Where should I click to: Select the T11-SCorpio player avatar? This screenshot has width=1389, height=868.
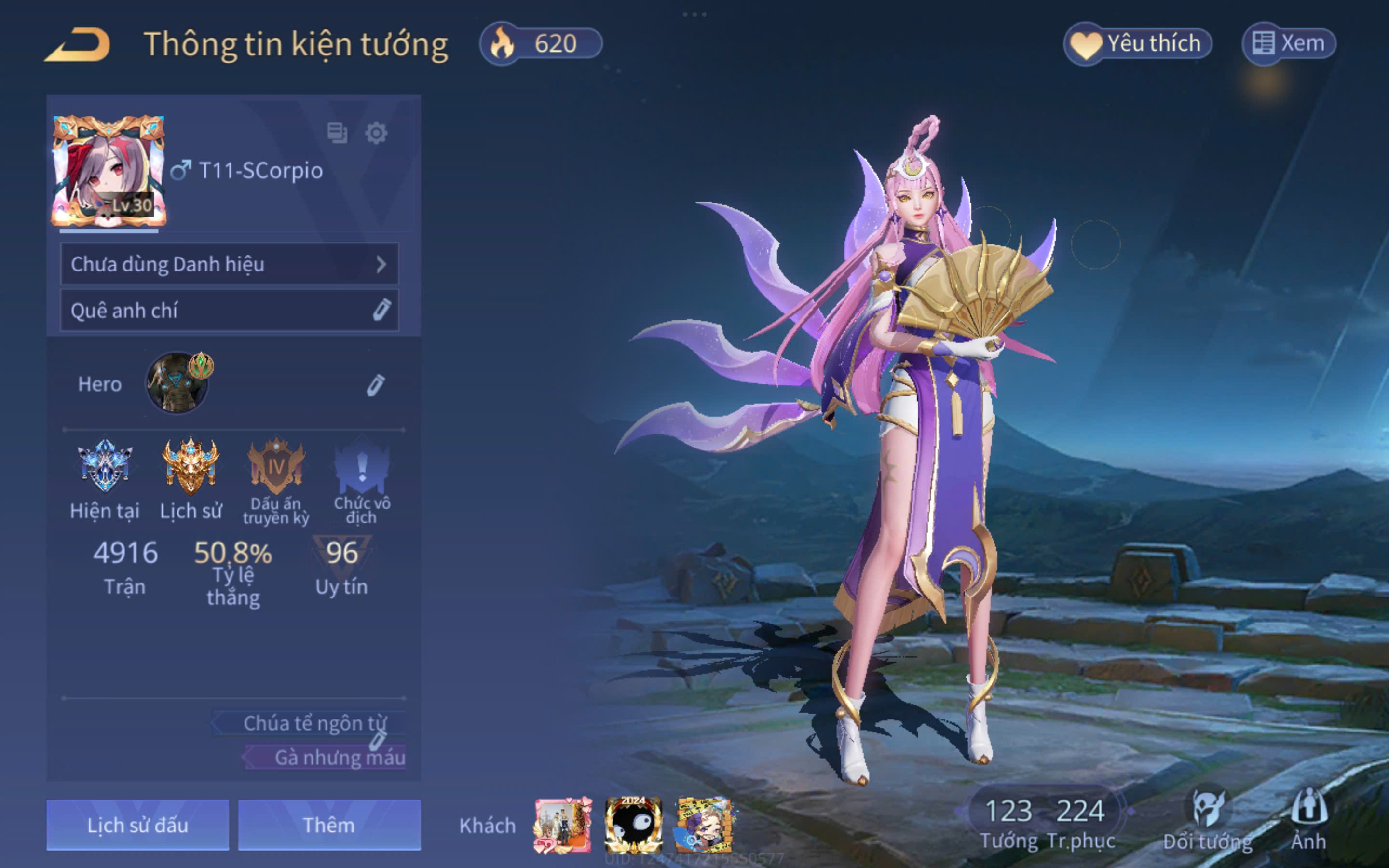pos(109,171)
